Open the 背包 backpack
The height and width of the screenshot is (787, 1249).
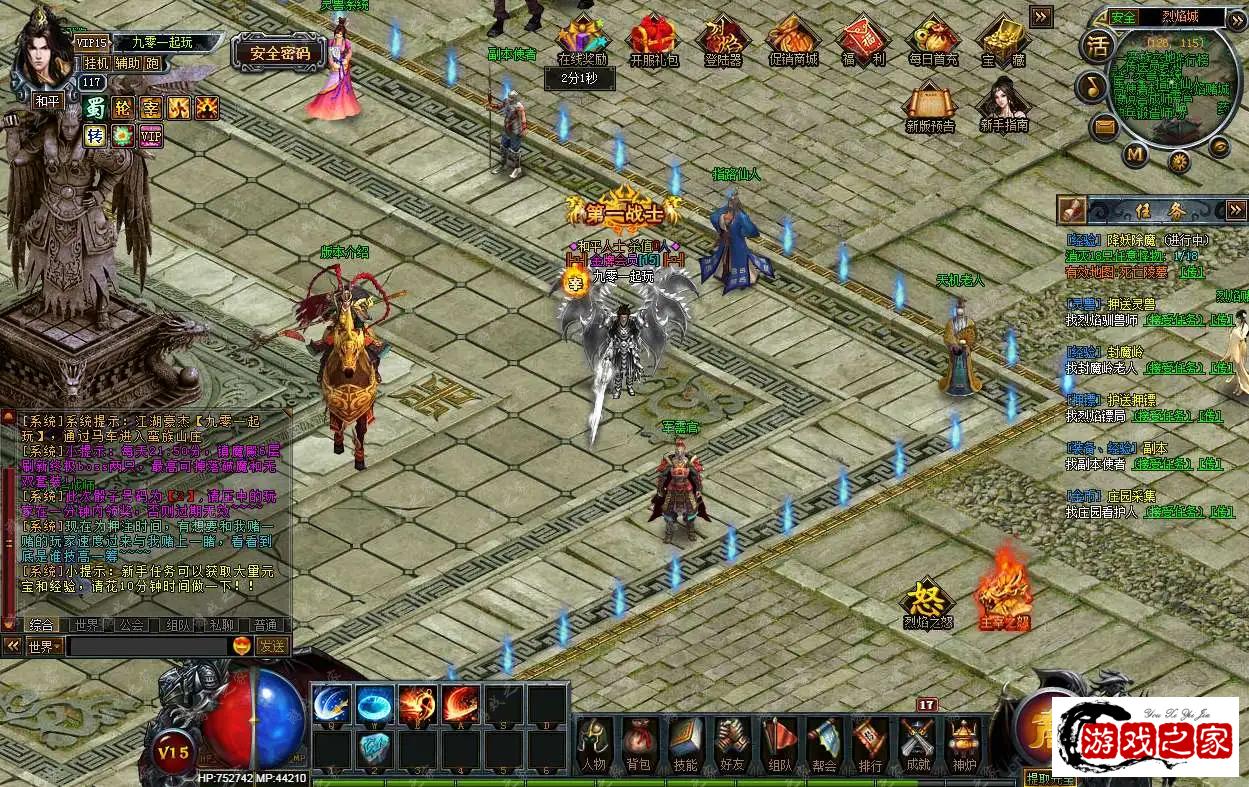click(x=639, y=745)
